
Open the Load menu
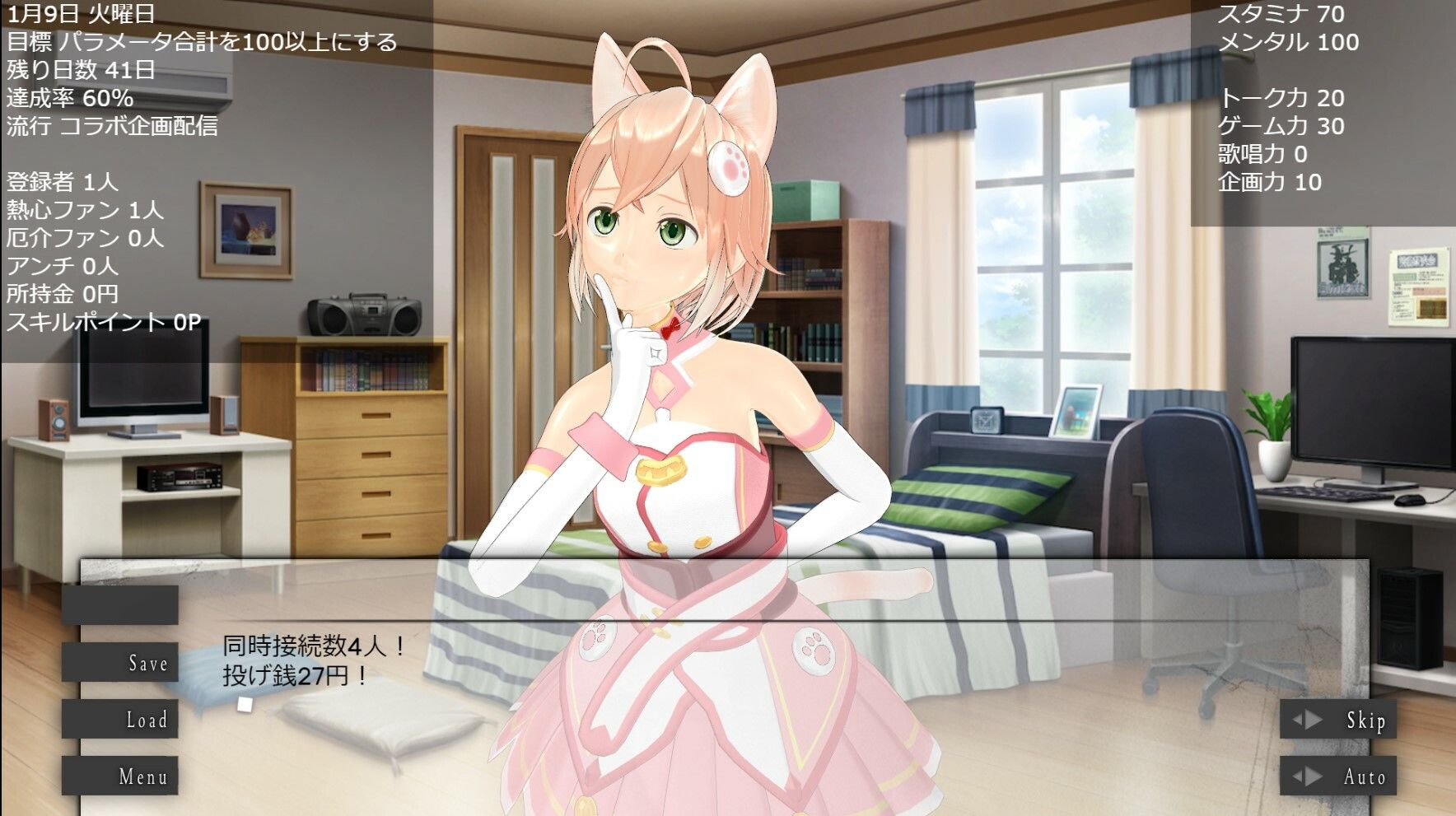pyautogui.click(x=120, y=720)
